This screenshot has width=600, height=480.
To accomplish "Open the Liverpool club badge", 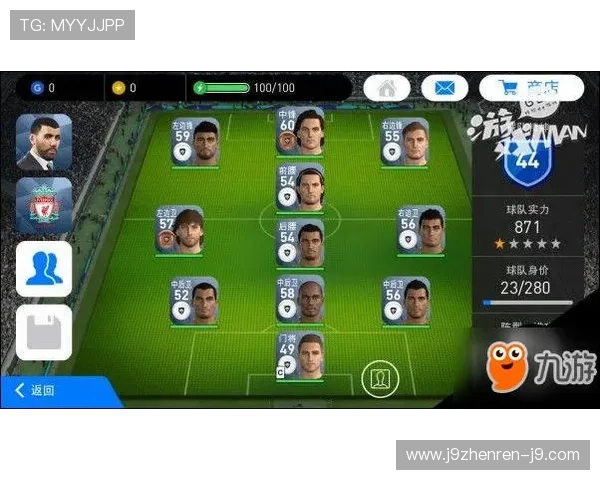I will (x=44, y=206).
